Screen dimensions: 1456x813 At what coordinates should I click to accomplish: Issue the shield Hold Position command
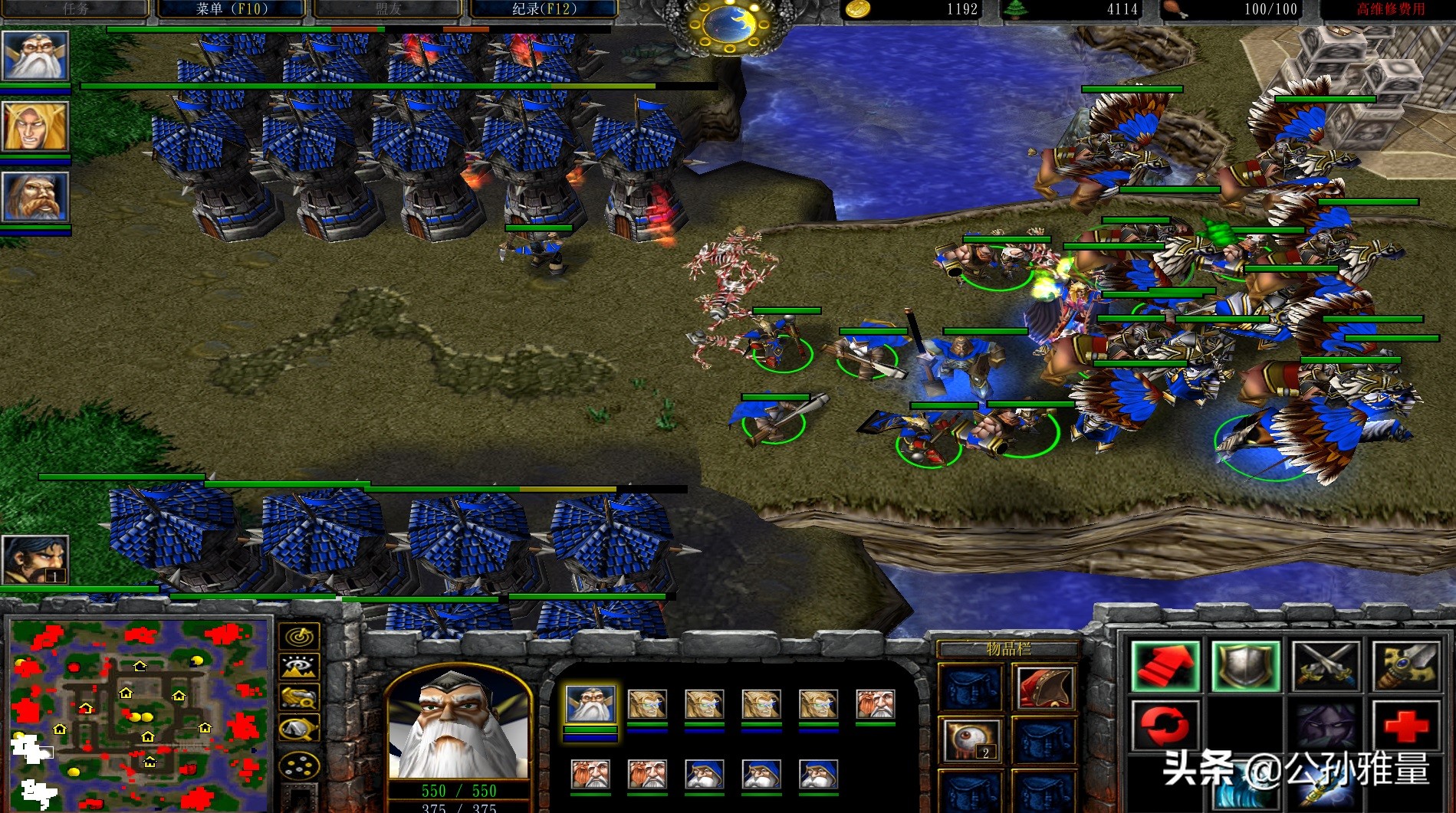(1245, 666)
